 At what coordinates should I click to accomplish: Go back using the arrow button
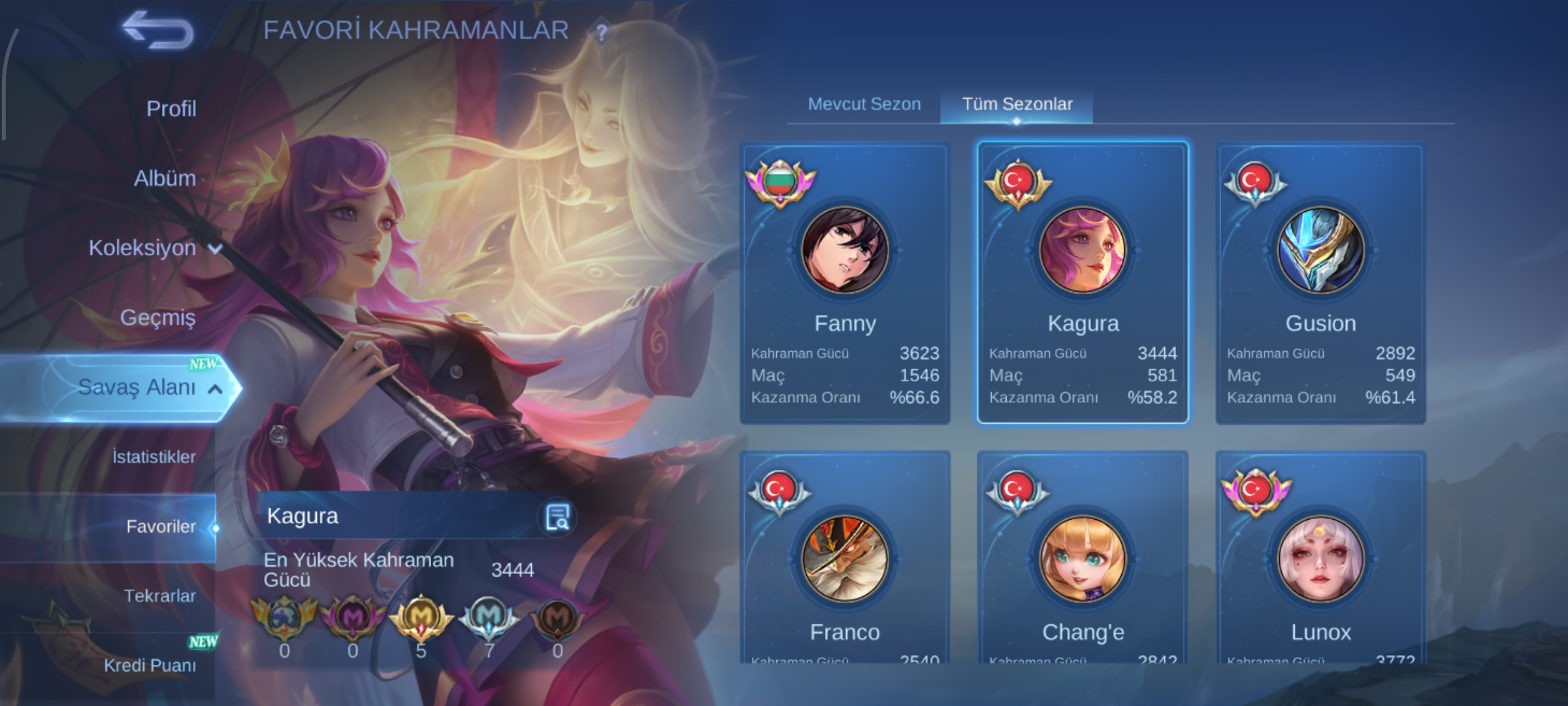[158, 31]
